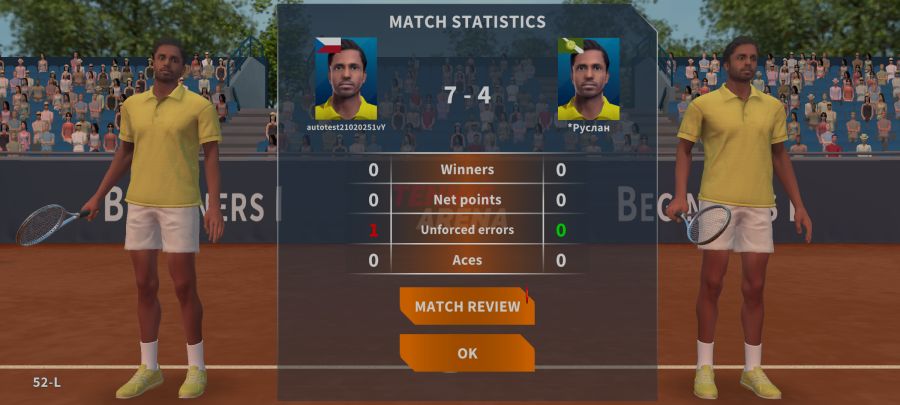Confirm match statistics with OK
The image size is (900, 405).
pos(467,353)
